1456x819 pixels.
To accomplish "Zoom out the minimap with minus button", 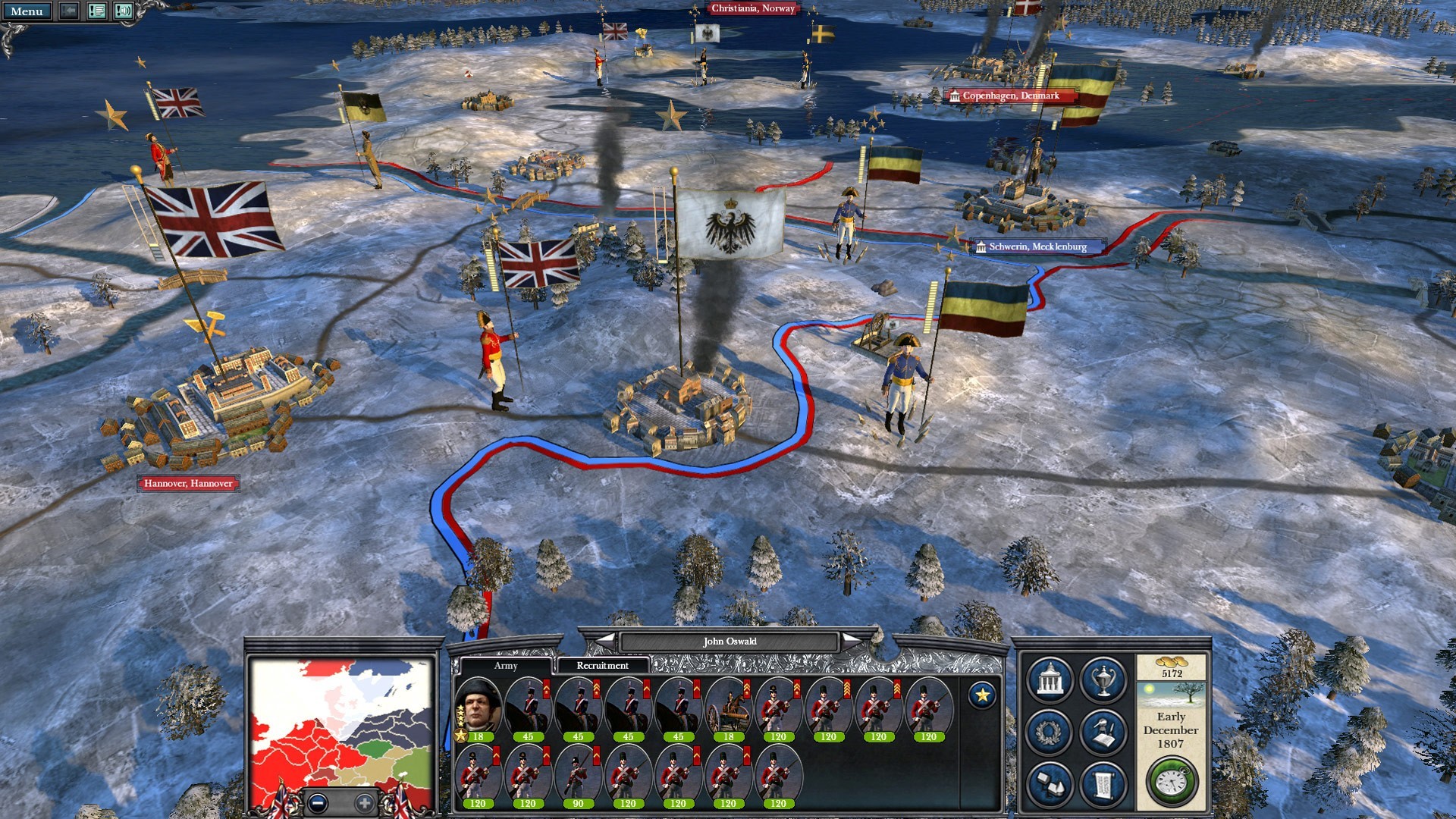I will [x=318, y=802].
